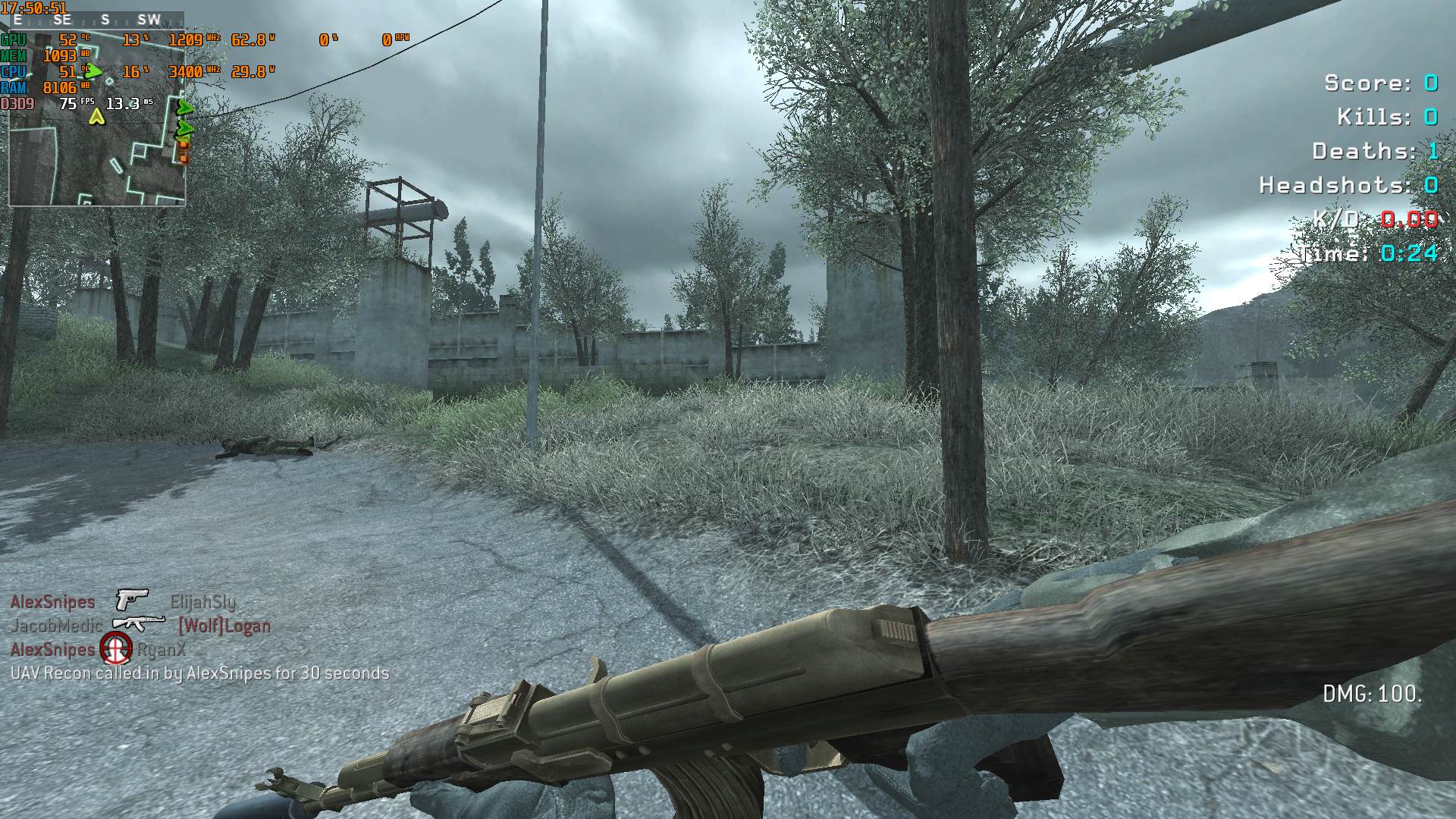Click the pistol icon in the kill feed

click(x=132, y=600)
